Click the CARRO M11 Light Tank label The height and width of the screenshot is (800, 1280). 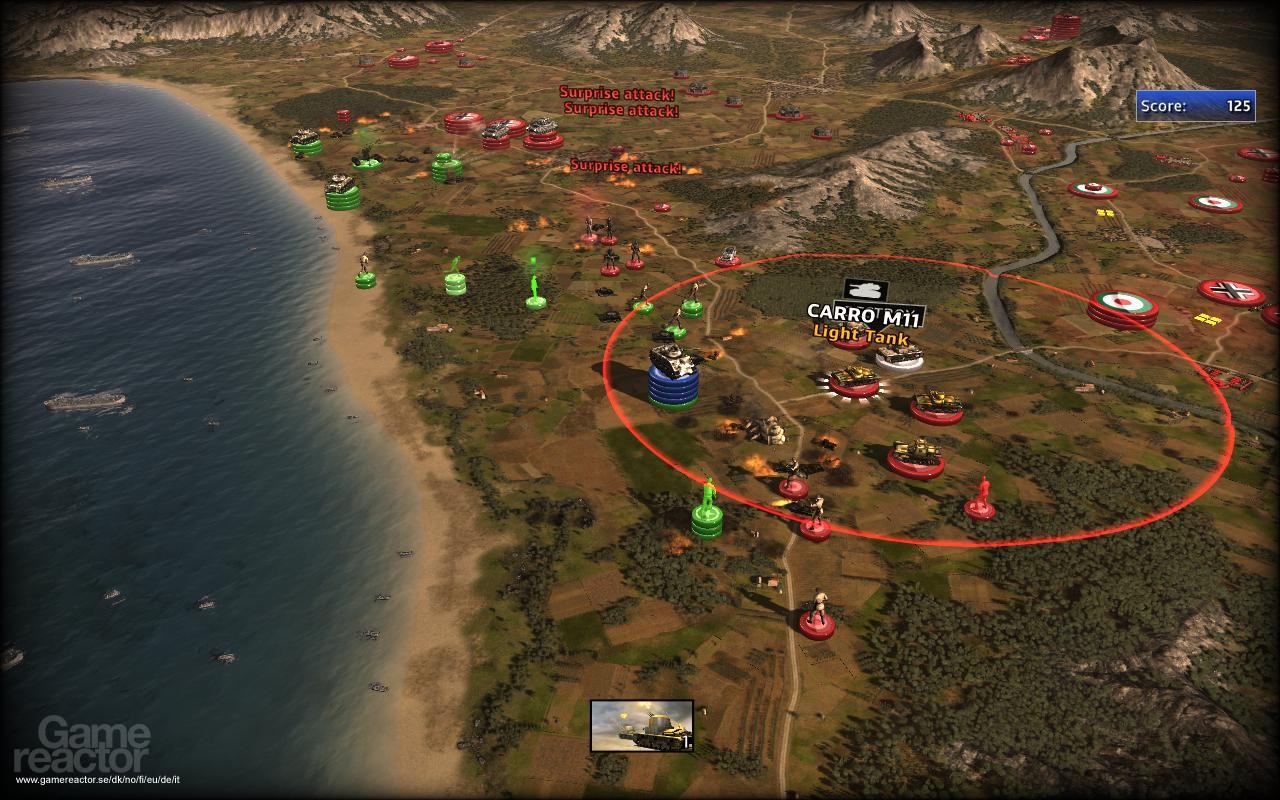click(861, 321)
